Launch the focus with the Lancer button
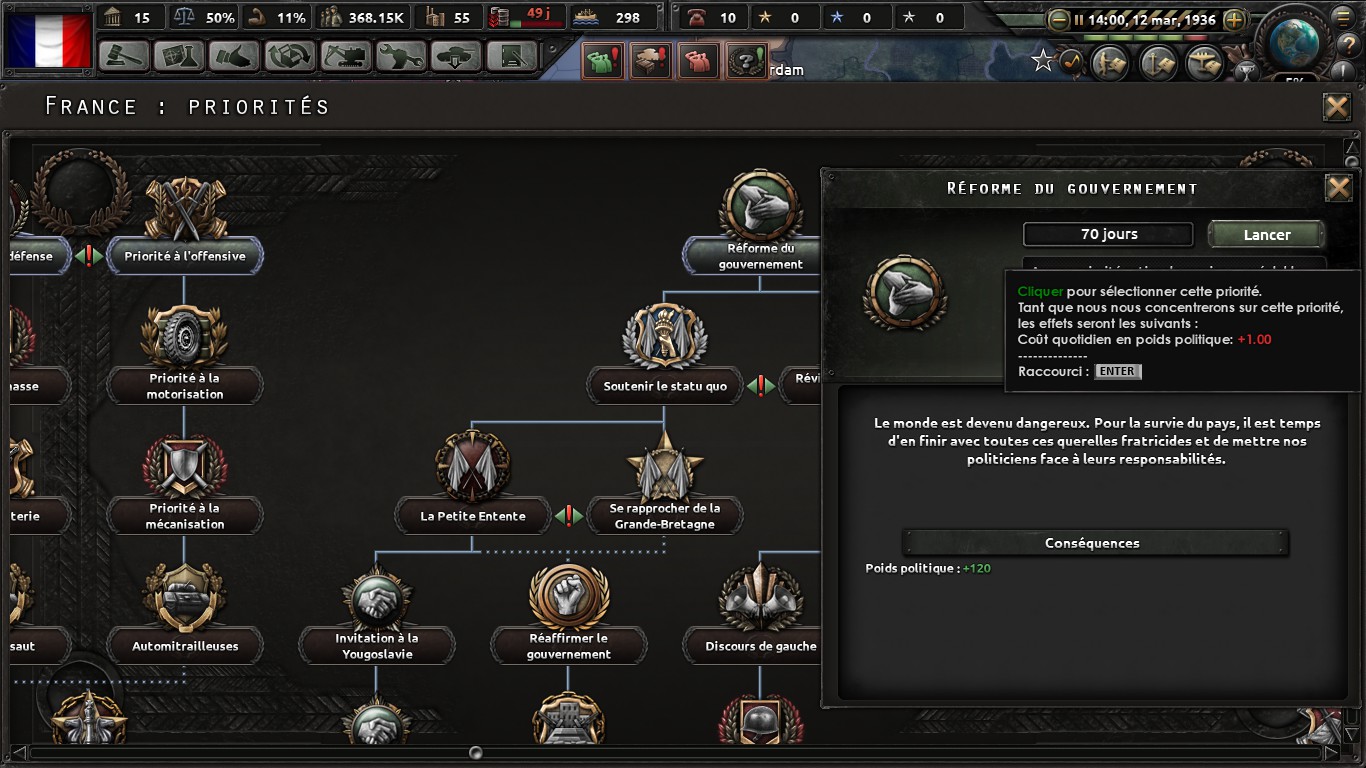Image resolution: width=1366 pixels, height=768 pixels. coord(1266,235)
